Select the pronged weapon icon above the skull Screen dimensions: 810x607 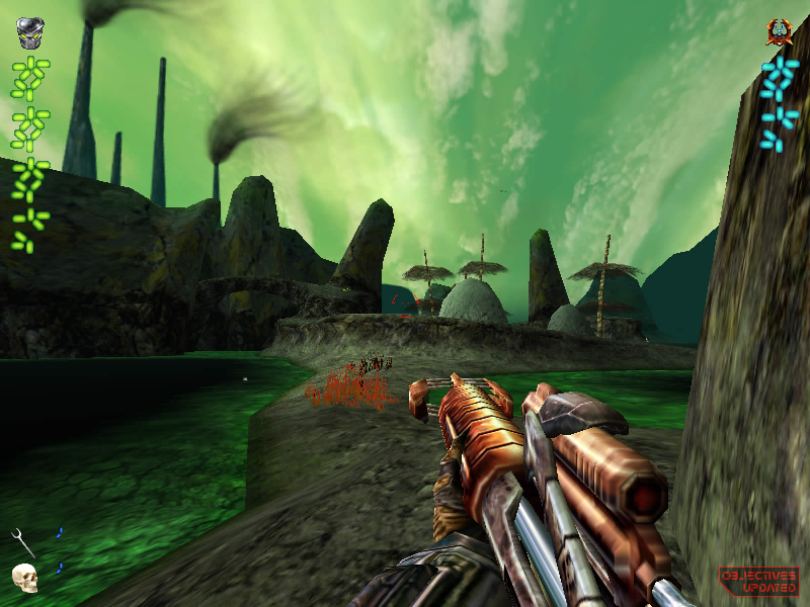coord(23,542)
